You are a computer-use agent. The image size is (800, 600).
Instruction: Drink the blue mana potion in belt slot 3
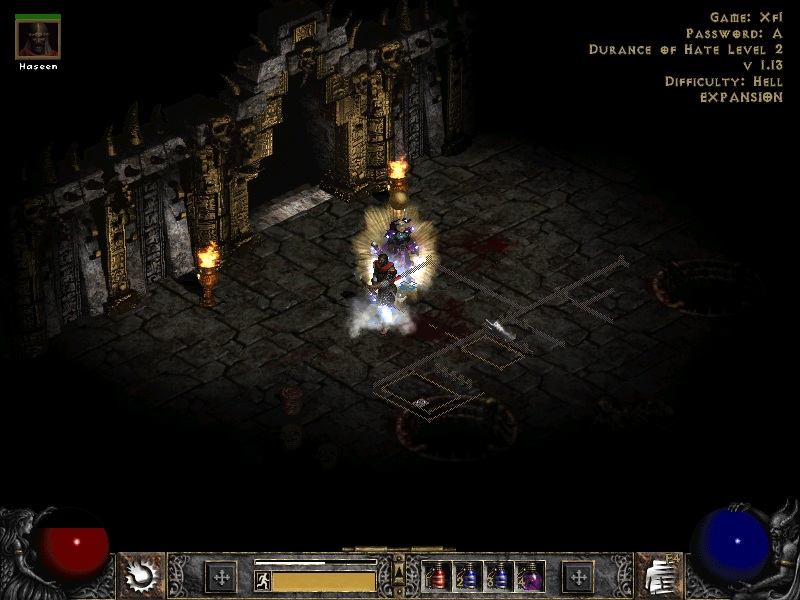point(500,577)
